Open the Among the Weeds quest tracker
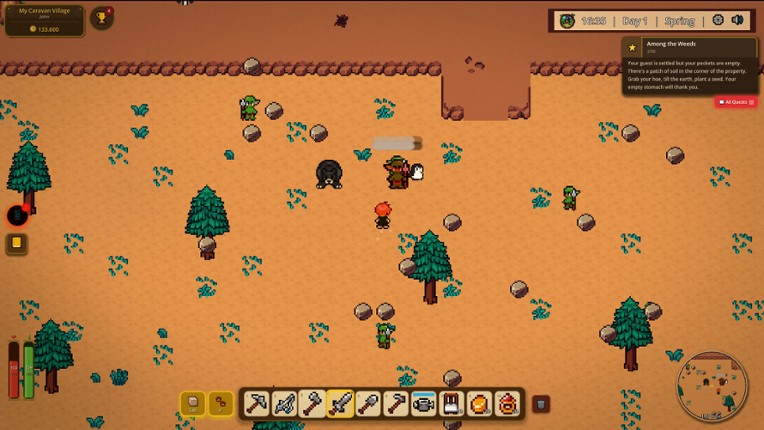 689,67
